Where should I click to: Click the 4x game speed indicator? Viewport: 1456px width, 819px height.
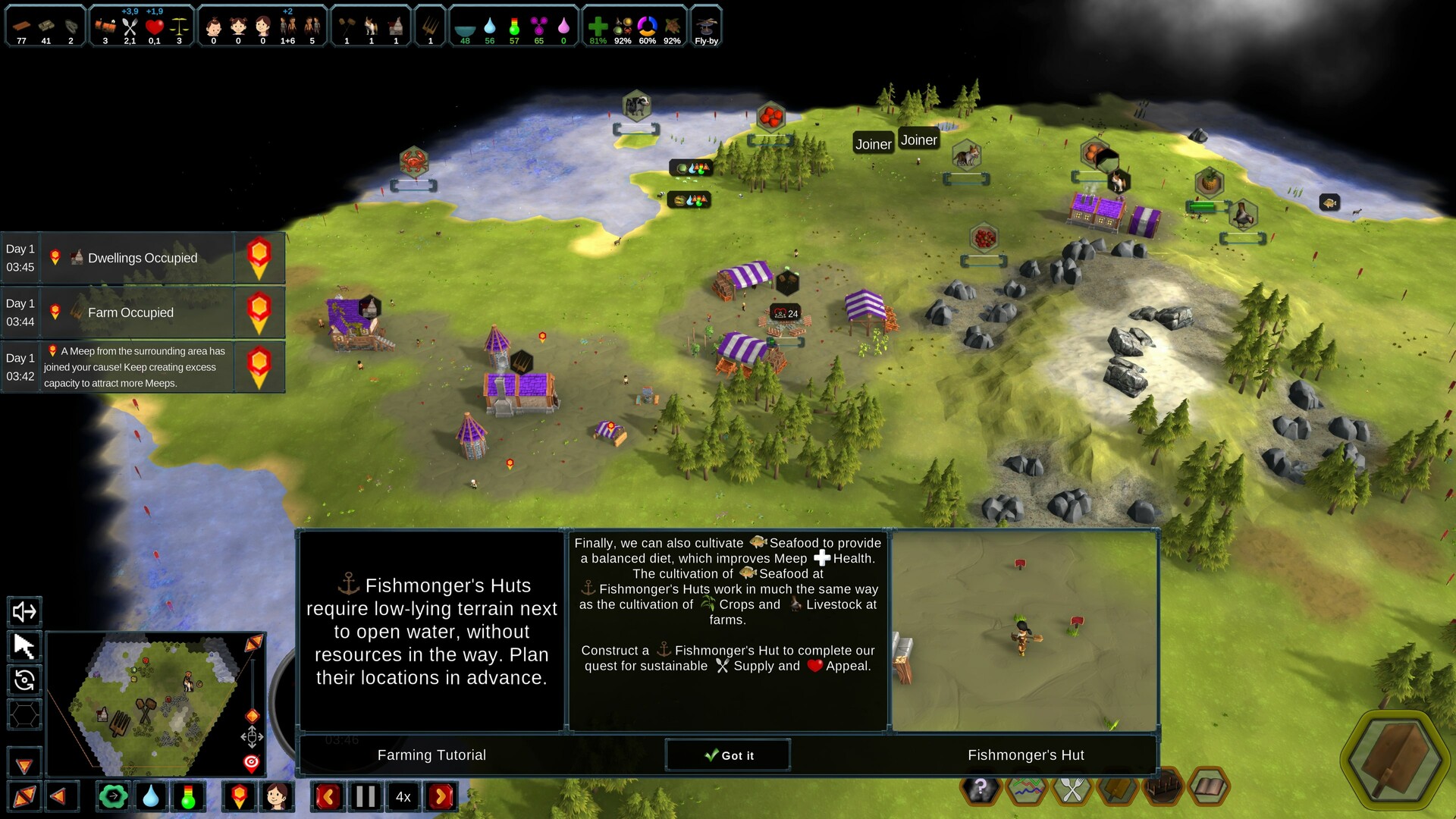(x=403, y=796)
